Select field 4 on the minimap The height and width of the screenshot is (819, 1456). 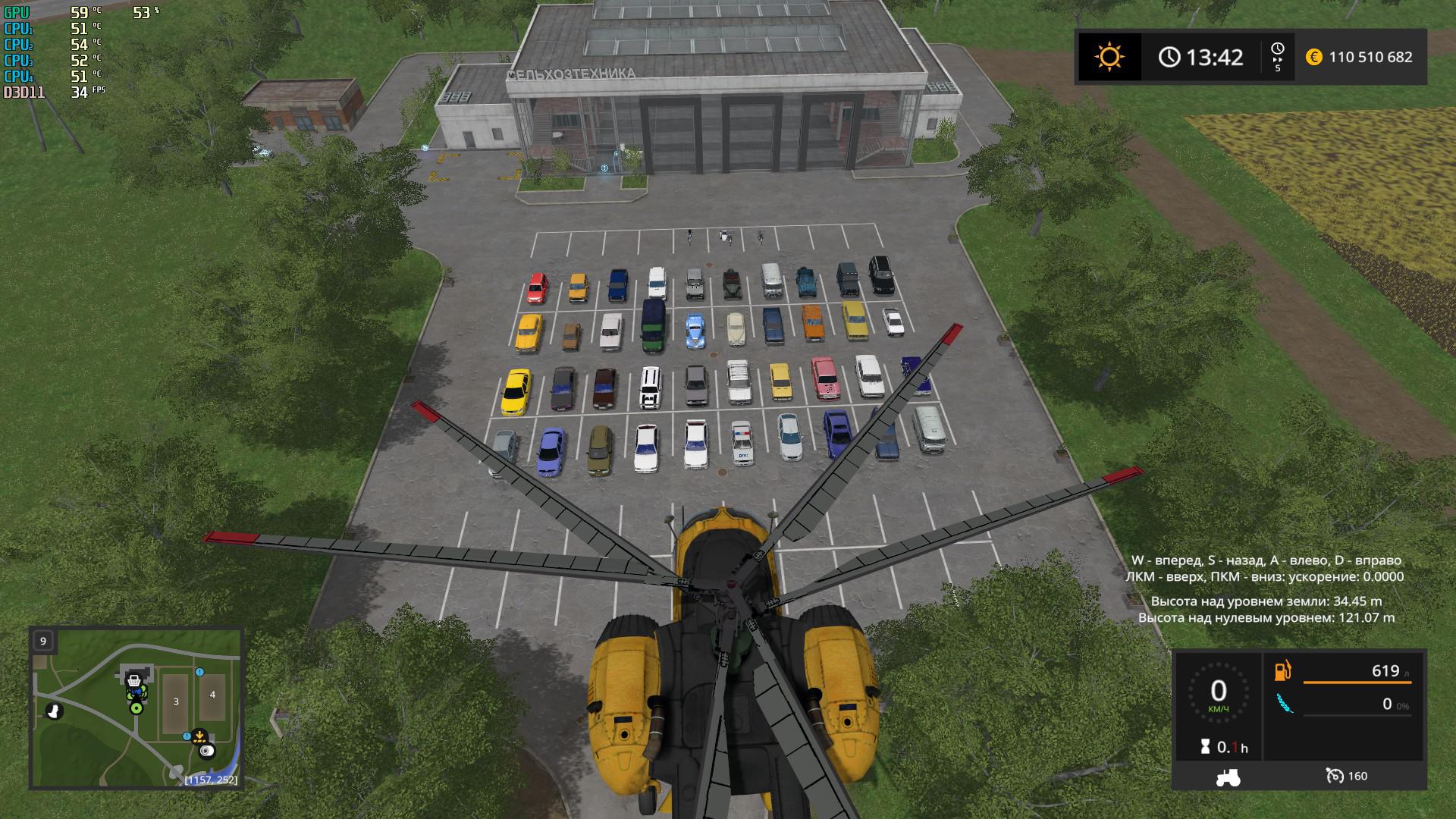click(212, 695)
